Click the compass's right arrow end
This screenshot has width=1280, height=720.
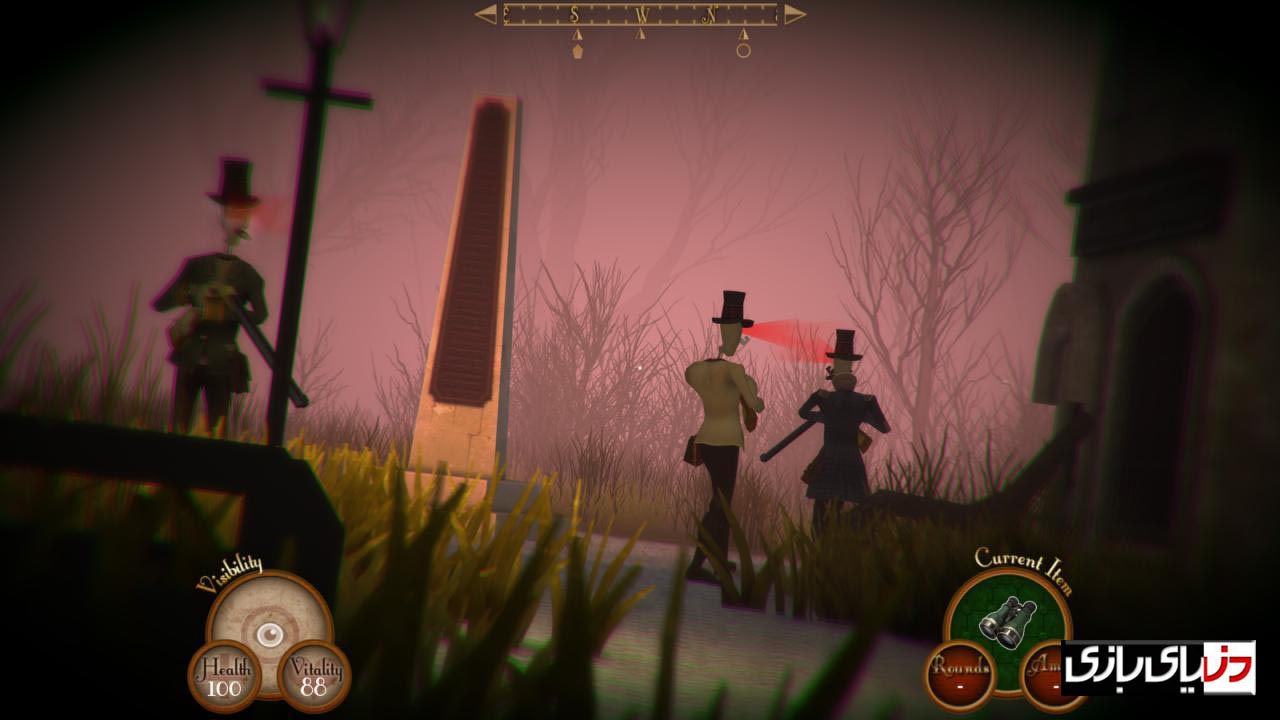click(x=795, y=14)
